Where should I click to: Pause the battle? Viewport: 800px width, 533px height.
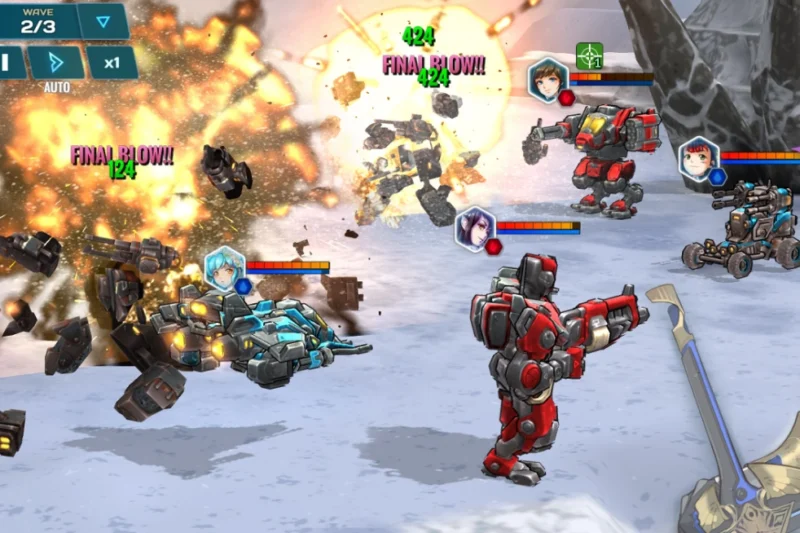pyautogui.click(x=8, y=62)
